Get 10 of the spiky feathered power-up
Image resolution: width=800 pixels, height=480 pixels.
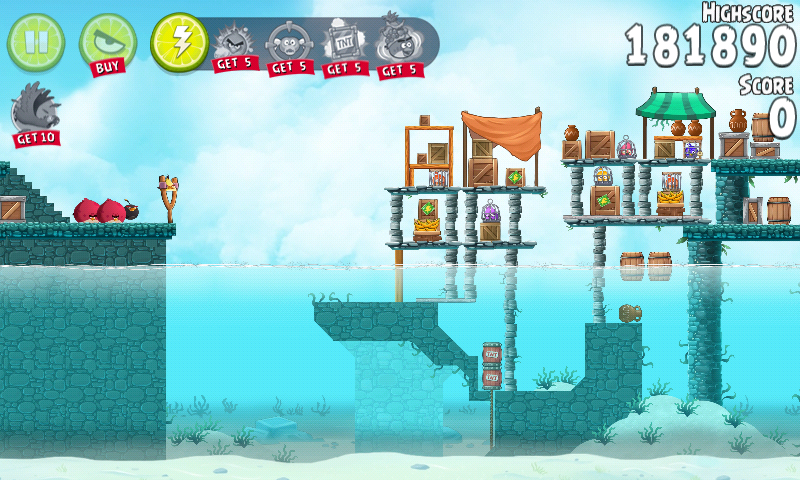35,112
